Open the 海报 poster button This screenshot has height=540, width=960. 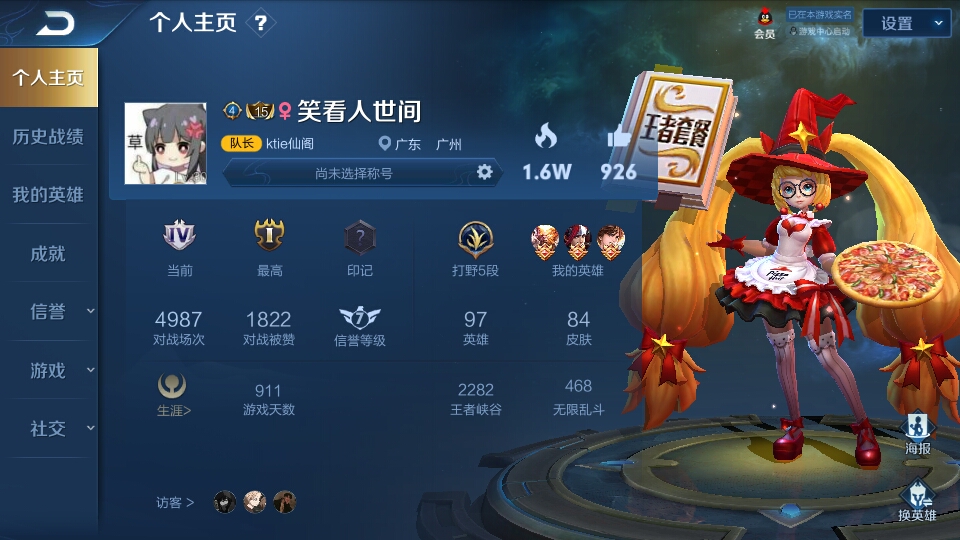(917, 435)
